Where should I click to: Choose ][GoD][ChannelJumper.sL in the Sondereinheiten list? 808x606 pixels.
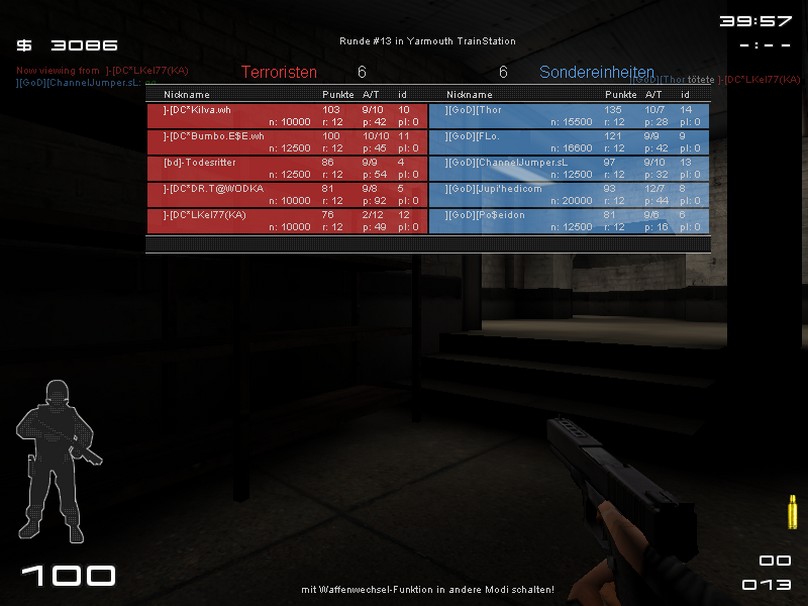click(x=569, y=167)
